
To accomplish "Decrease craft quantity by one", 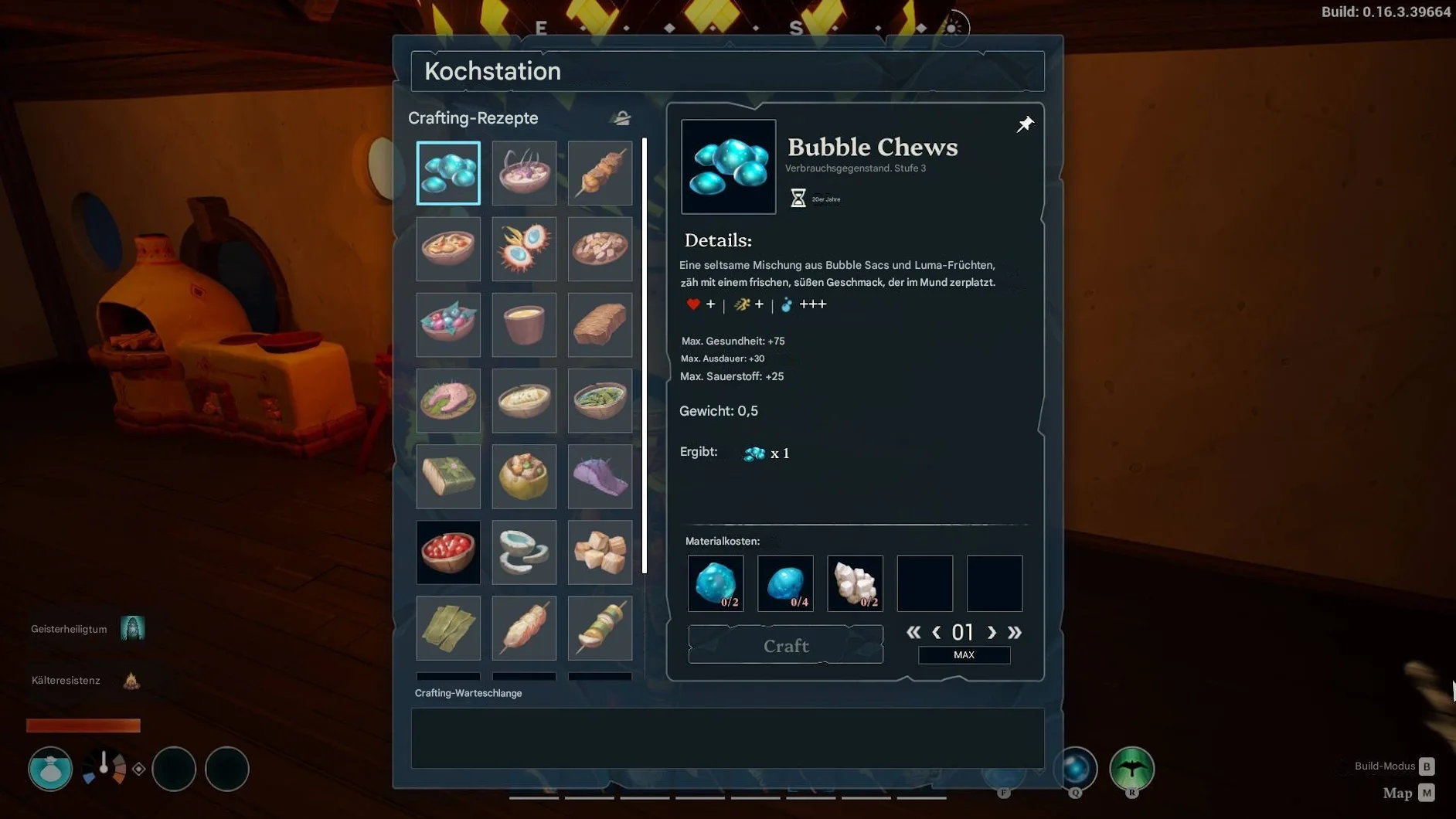I will [x=937, y=632].
